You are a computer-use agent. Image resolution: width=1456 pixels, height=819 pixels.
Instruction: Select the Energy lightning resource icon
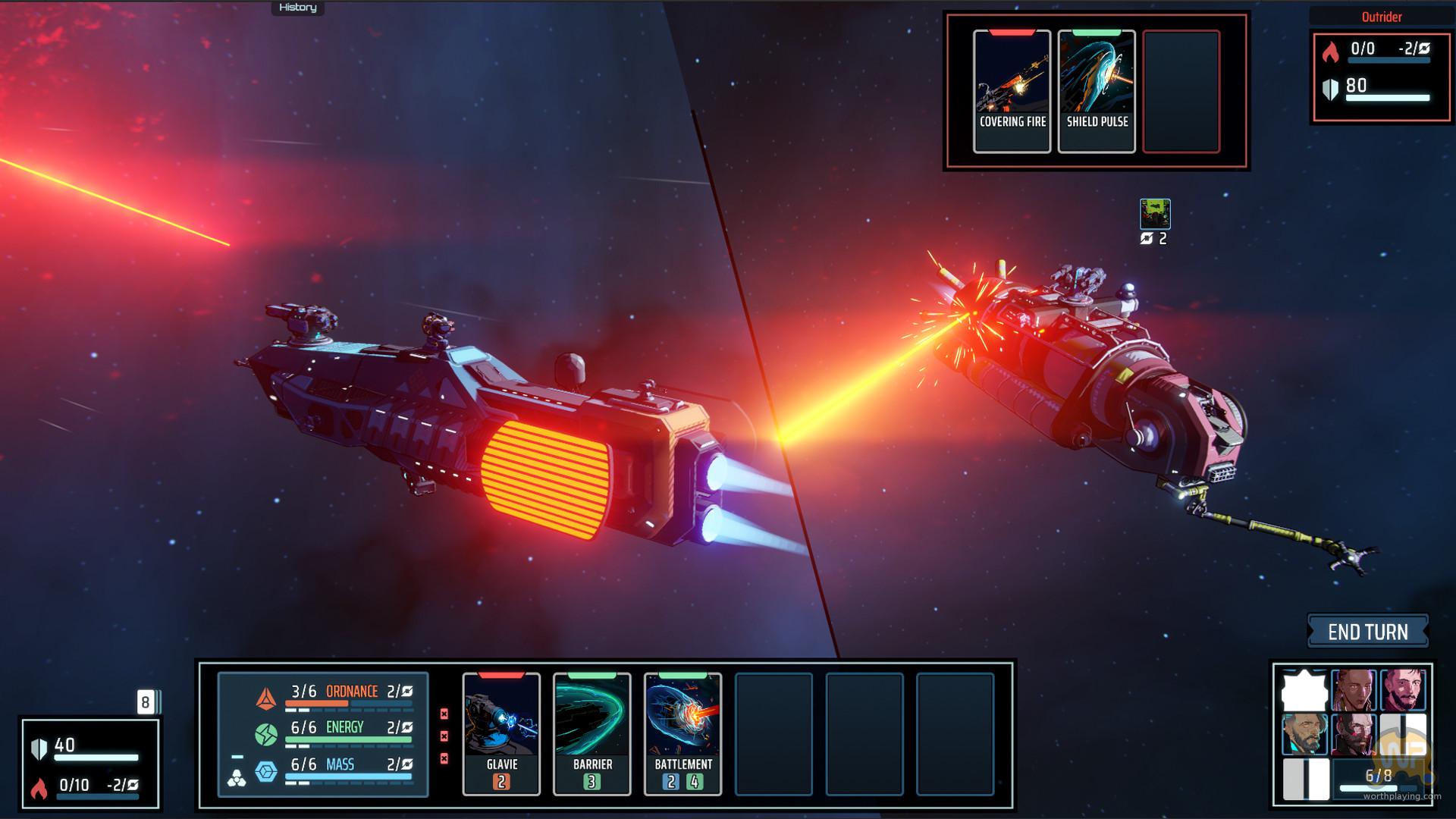(x=265, y=734)
